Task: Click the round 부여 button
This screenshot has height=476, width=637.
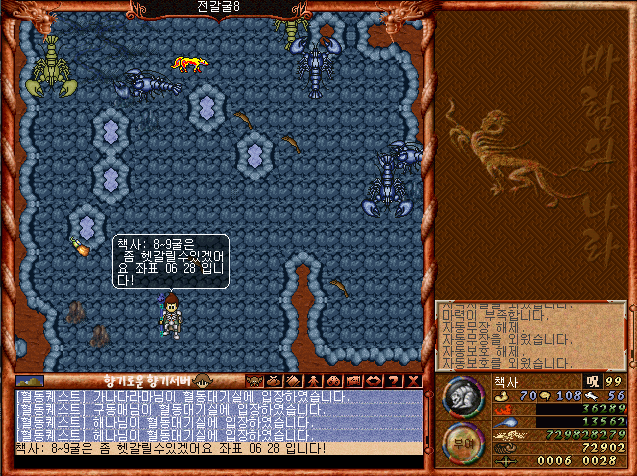Action: tap(461, 439)
